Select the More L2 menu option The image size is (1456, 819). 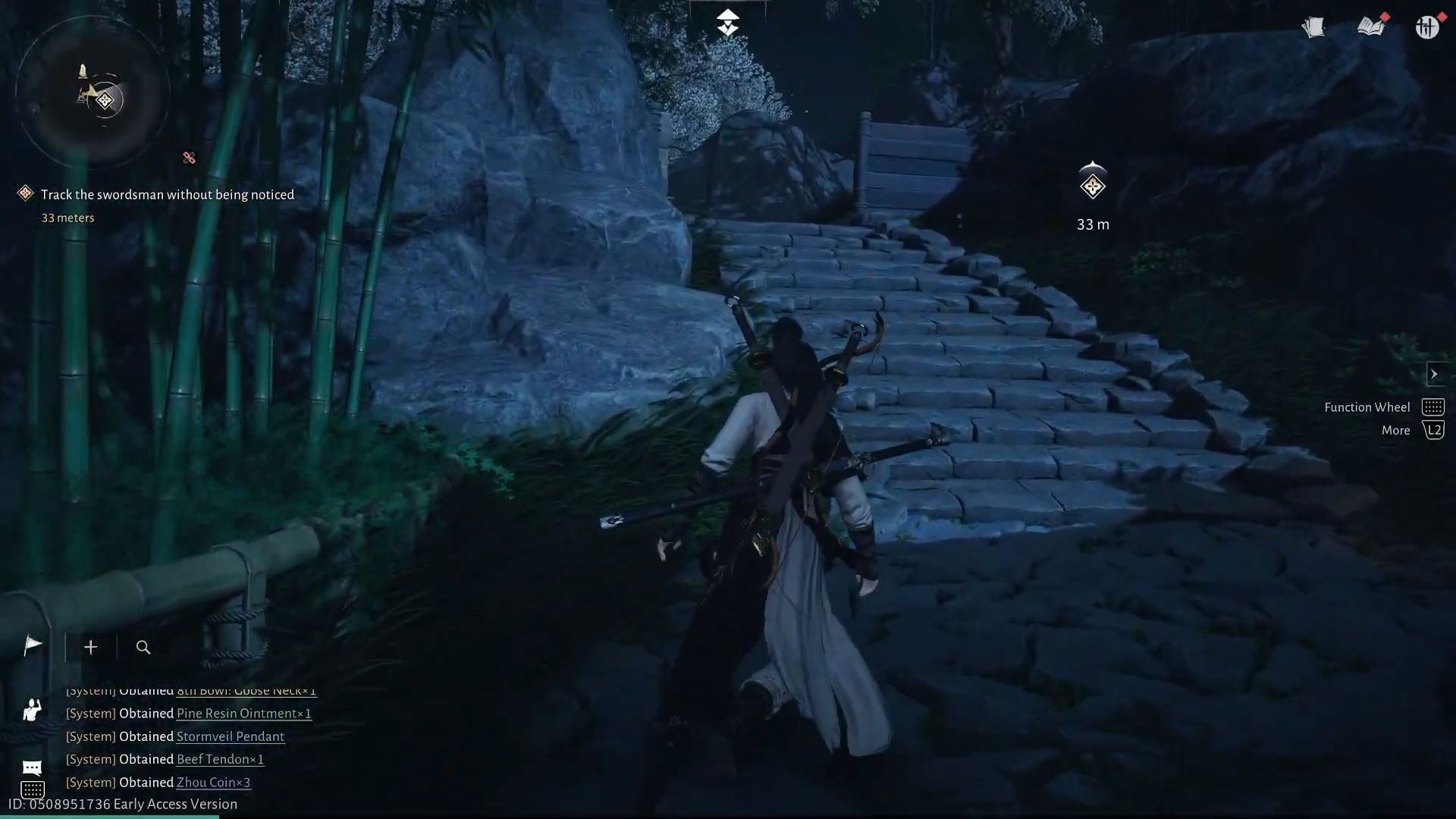pos(1434,430)
